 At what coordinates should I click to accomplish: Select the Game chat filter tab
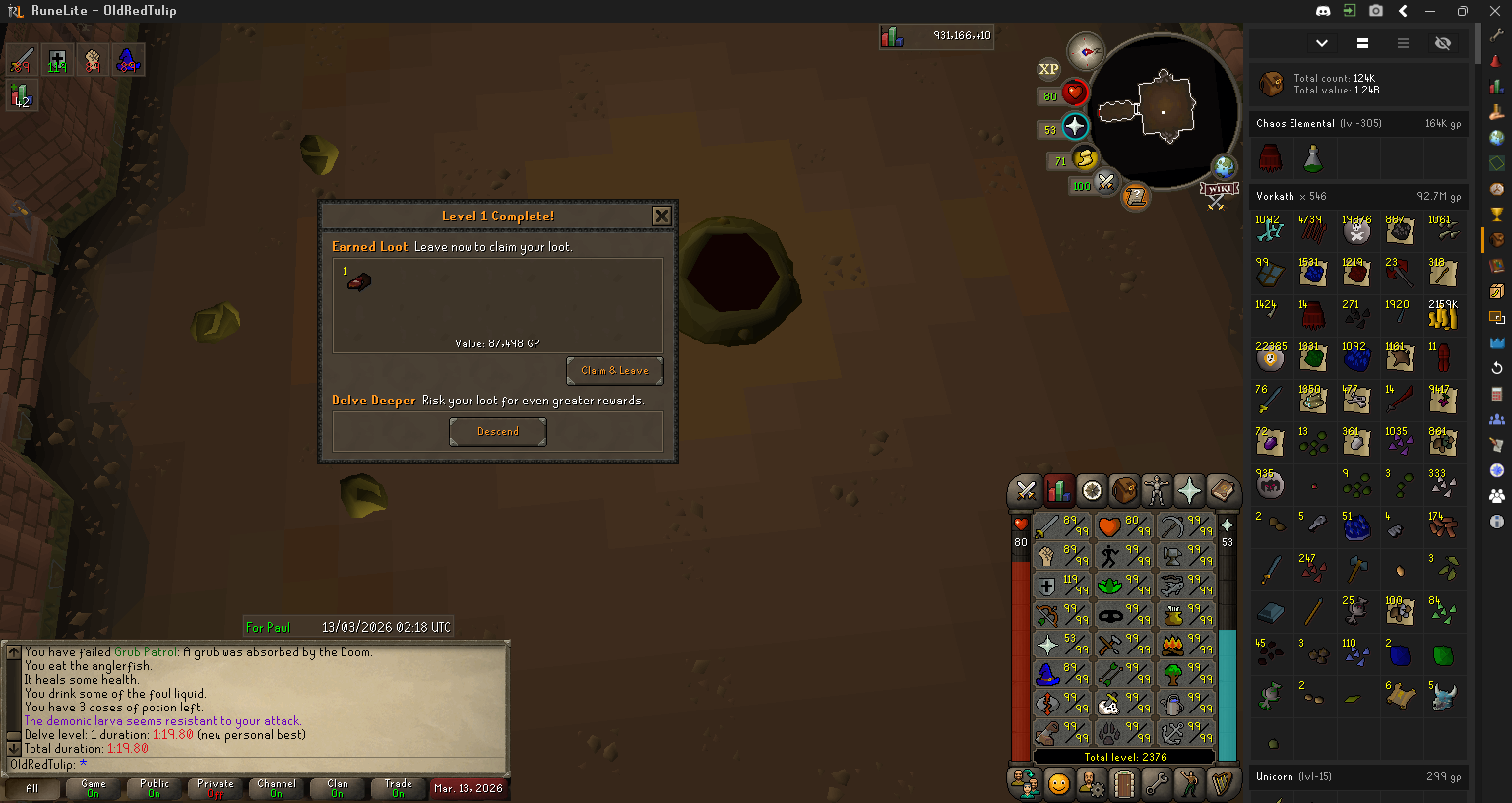pyautogui.click(x=94, y=788)
